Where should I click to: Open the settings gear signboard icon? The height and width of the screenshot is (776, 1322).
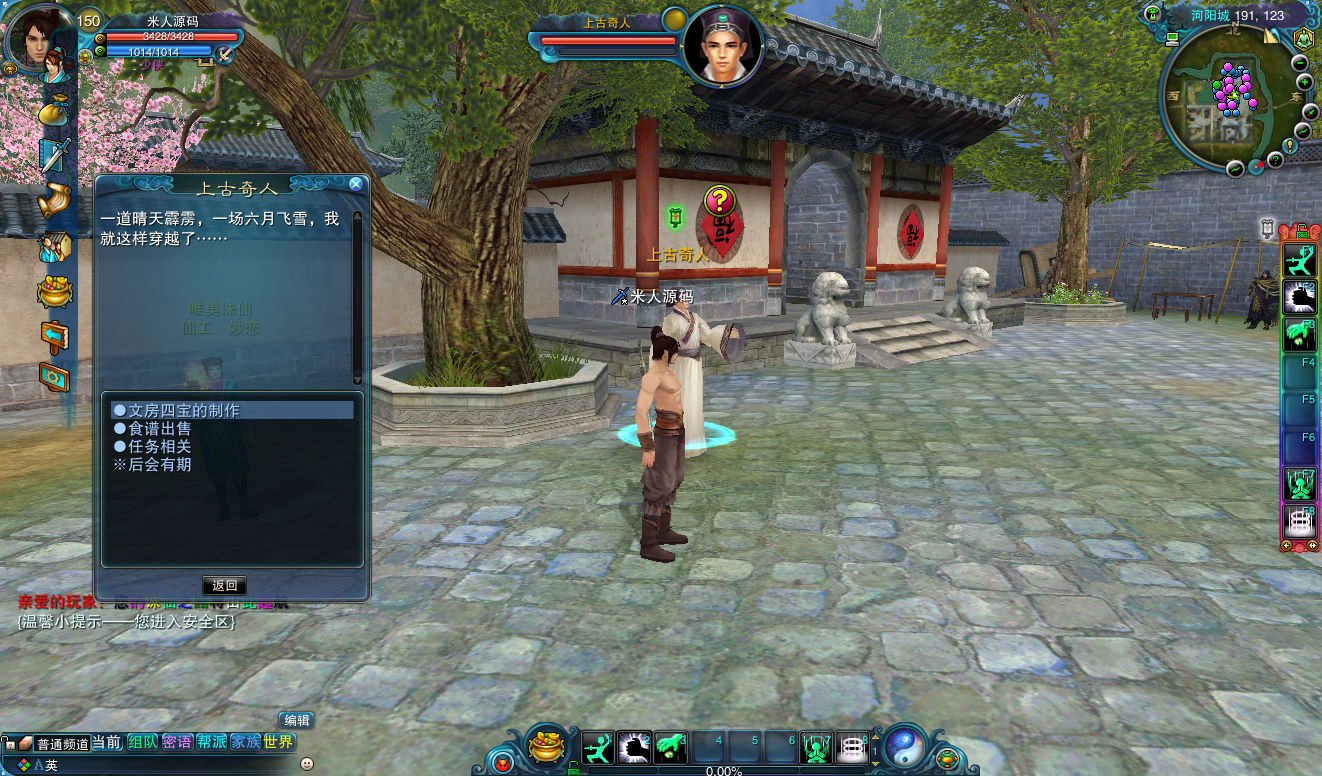(x=54, y=378)
